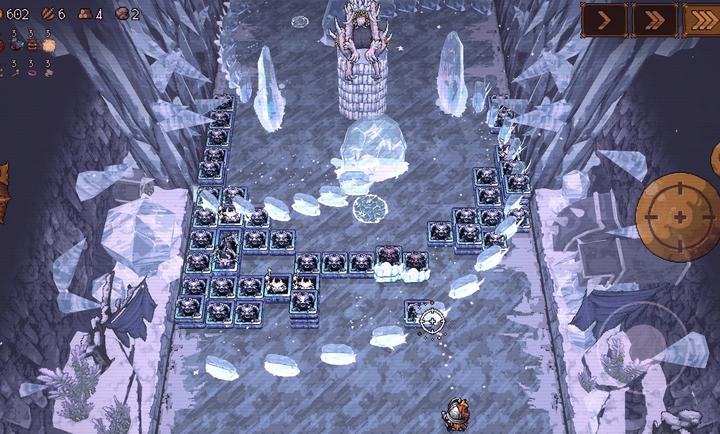Activate the triple-arrow fastest speed button

click(x=702, y=19)
